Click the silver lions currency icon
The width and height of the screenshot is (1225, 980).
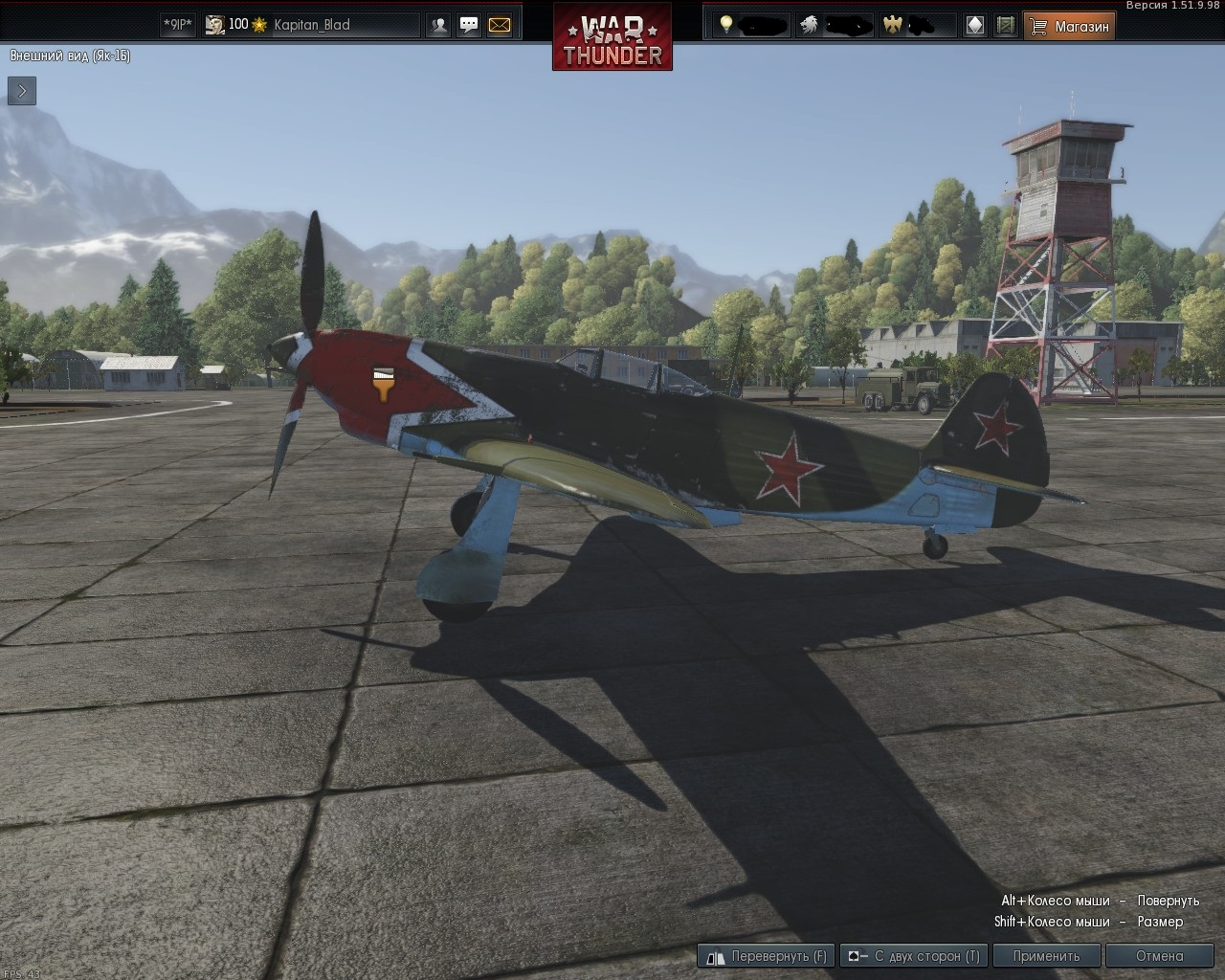(810, 25)
